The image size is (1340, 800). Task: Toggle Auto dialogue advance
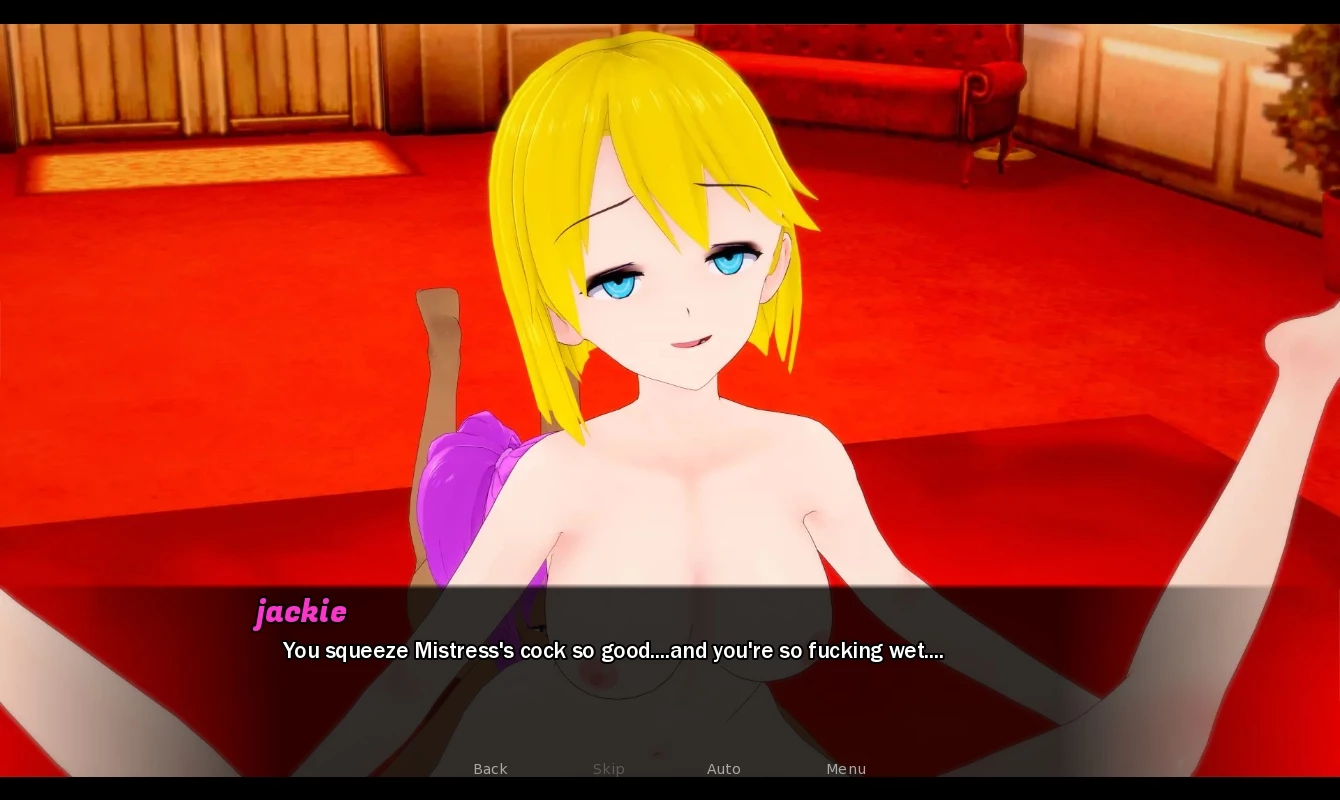[x=724, y=769]
